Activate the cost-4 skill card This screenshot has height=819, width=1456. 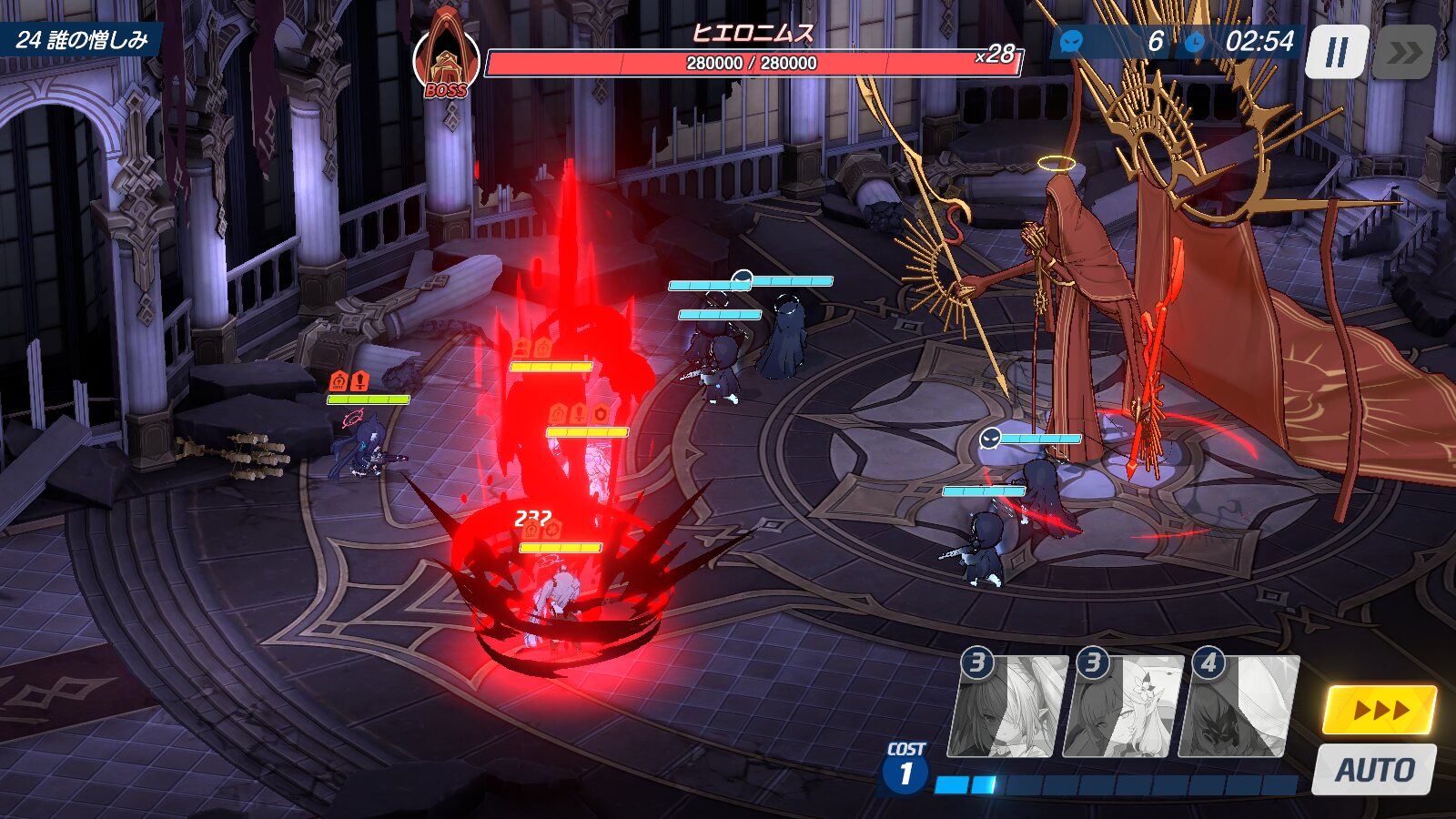[1239, 707]
